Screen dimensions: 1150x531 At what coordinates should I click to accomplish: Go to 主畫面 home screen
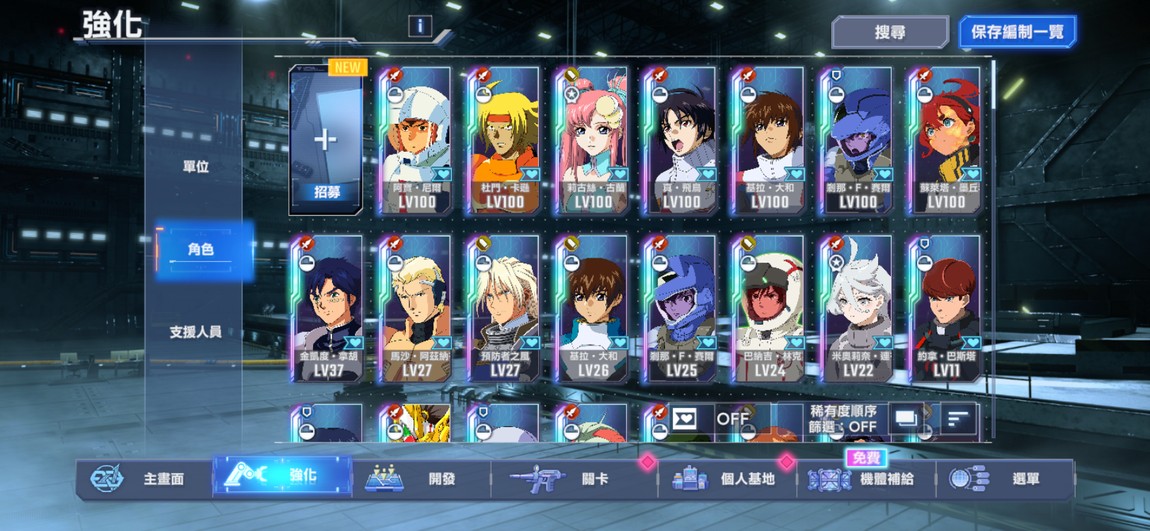point(143,479)
